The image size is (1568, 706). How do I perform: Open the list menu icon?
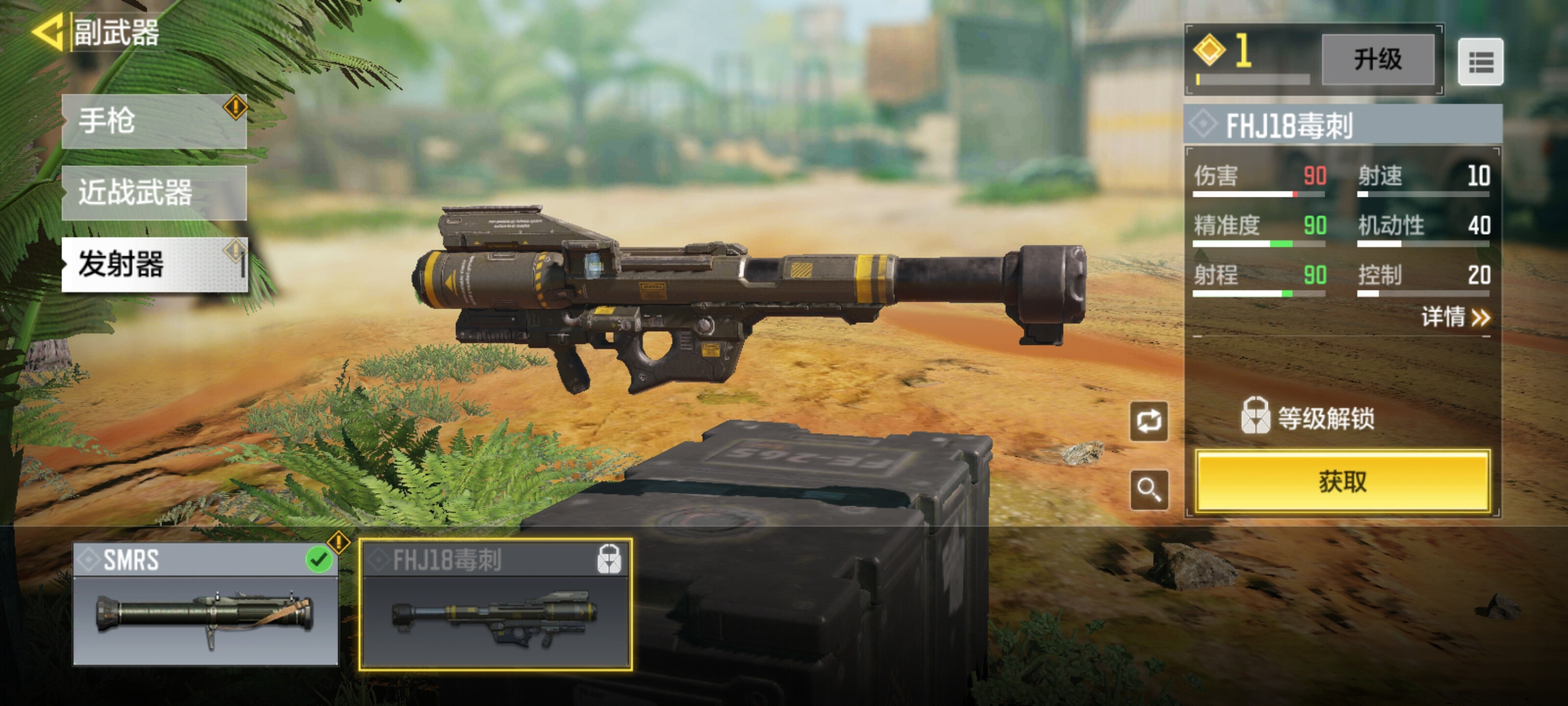tap(1480, 62)
